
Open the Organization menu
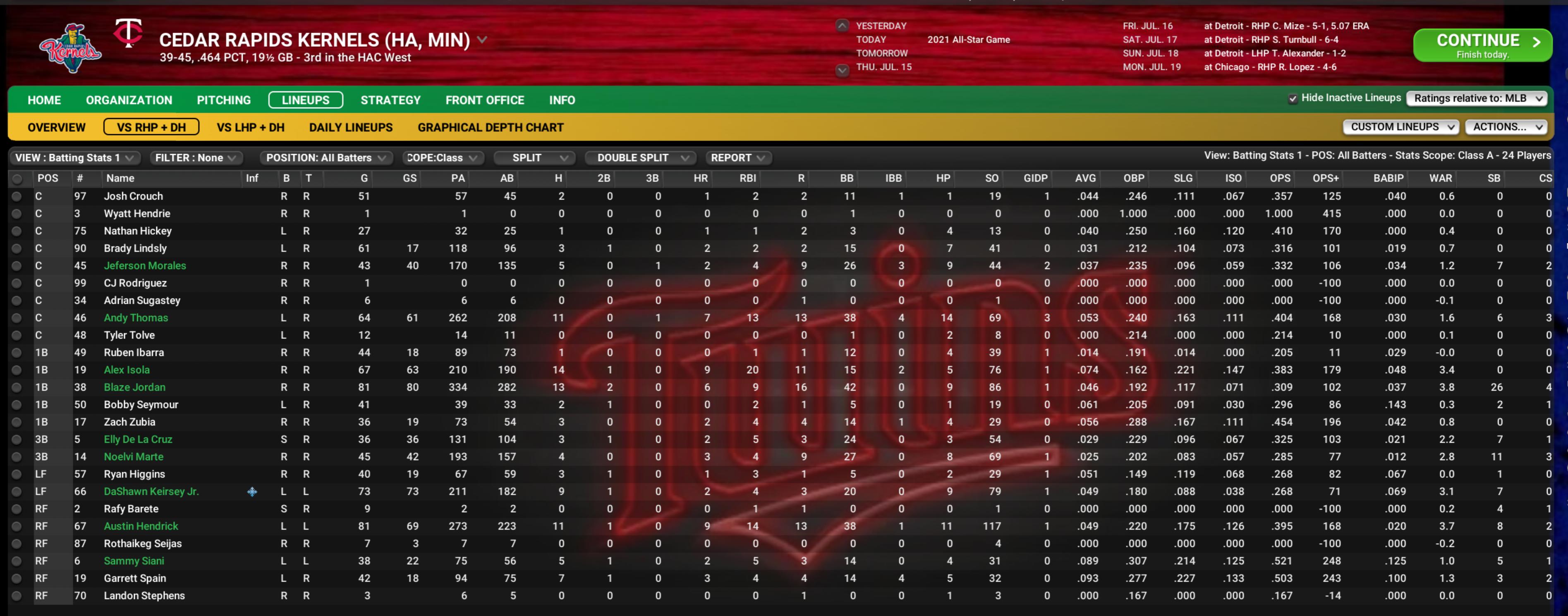129,100
